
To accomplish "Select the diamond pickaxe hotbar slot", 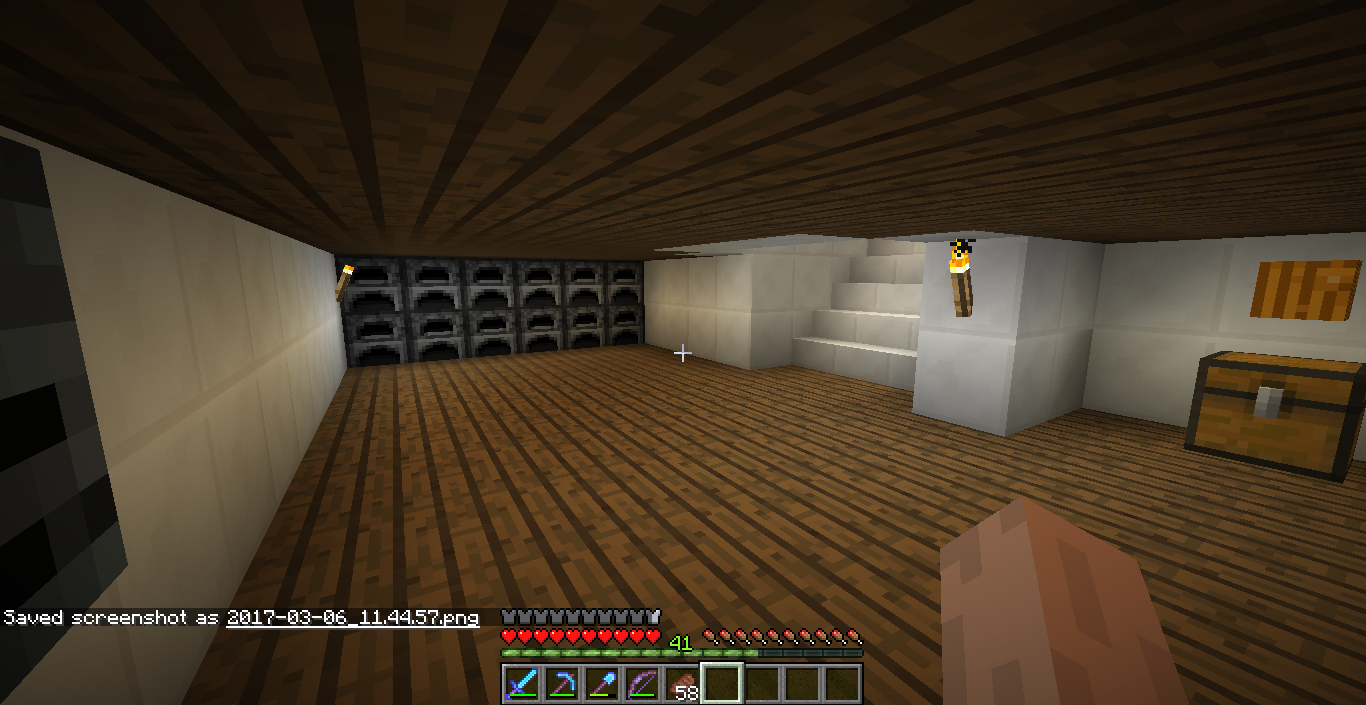I will pyautogui.click(x=562, y=684).
